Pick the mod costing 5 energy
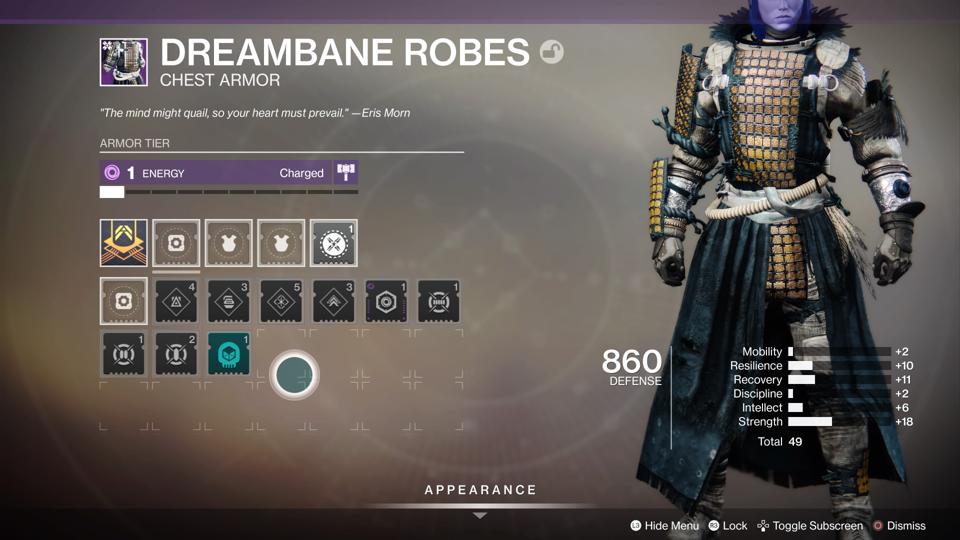Image resolution: width=960 pixels, height=540 pixels. click(281, 301)
